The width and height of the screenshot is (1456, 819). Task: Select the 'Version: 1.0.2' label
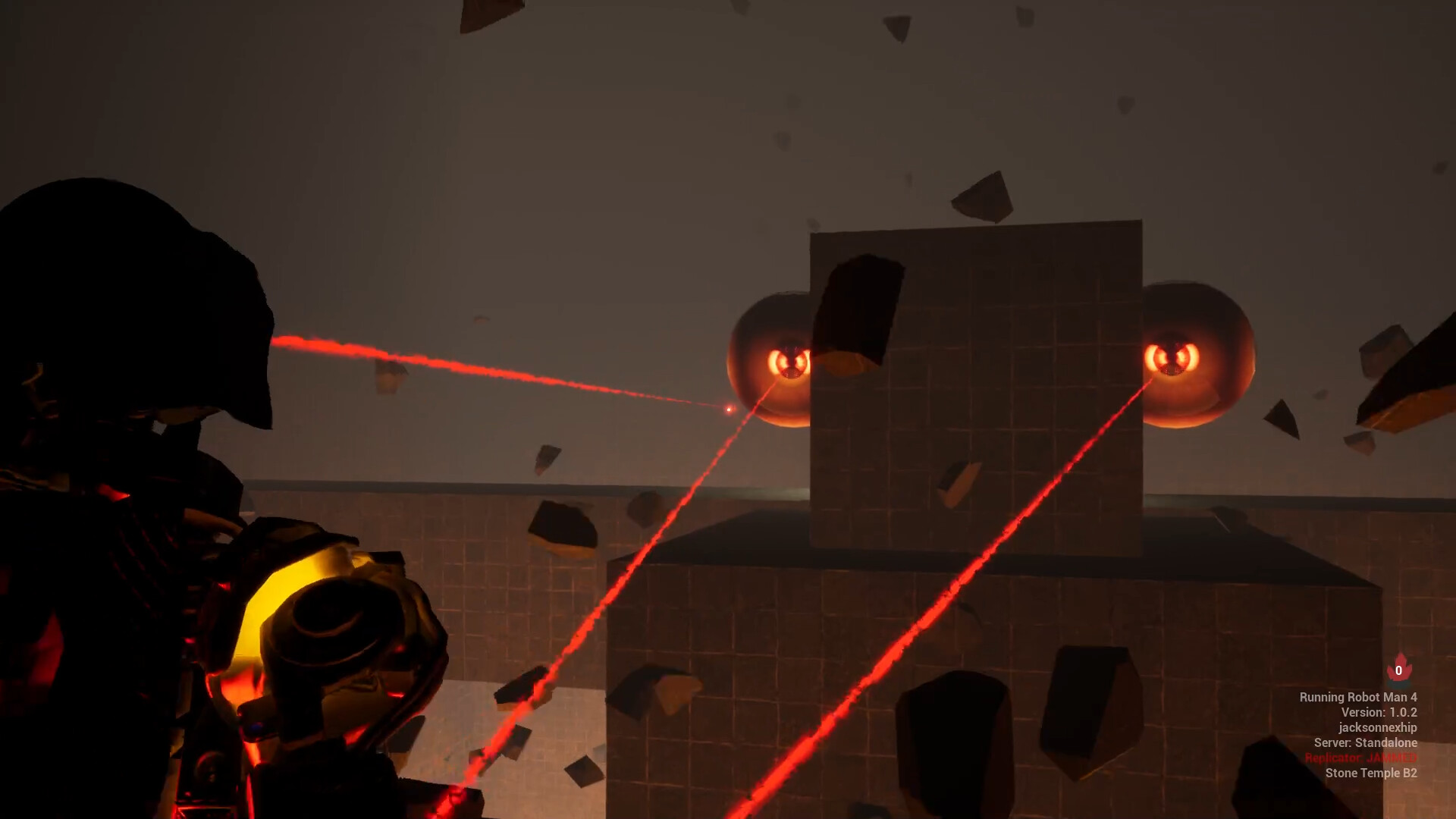tap(1380, 714)
